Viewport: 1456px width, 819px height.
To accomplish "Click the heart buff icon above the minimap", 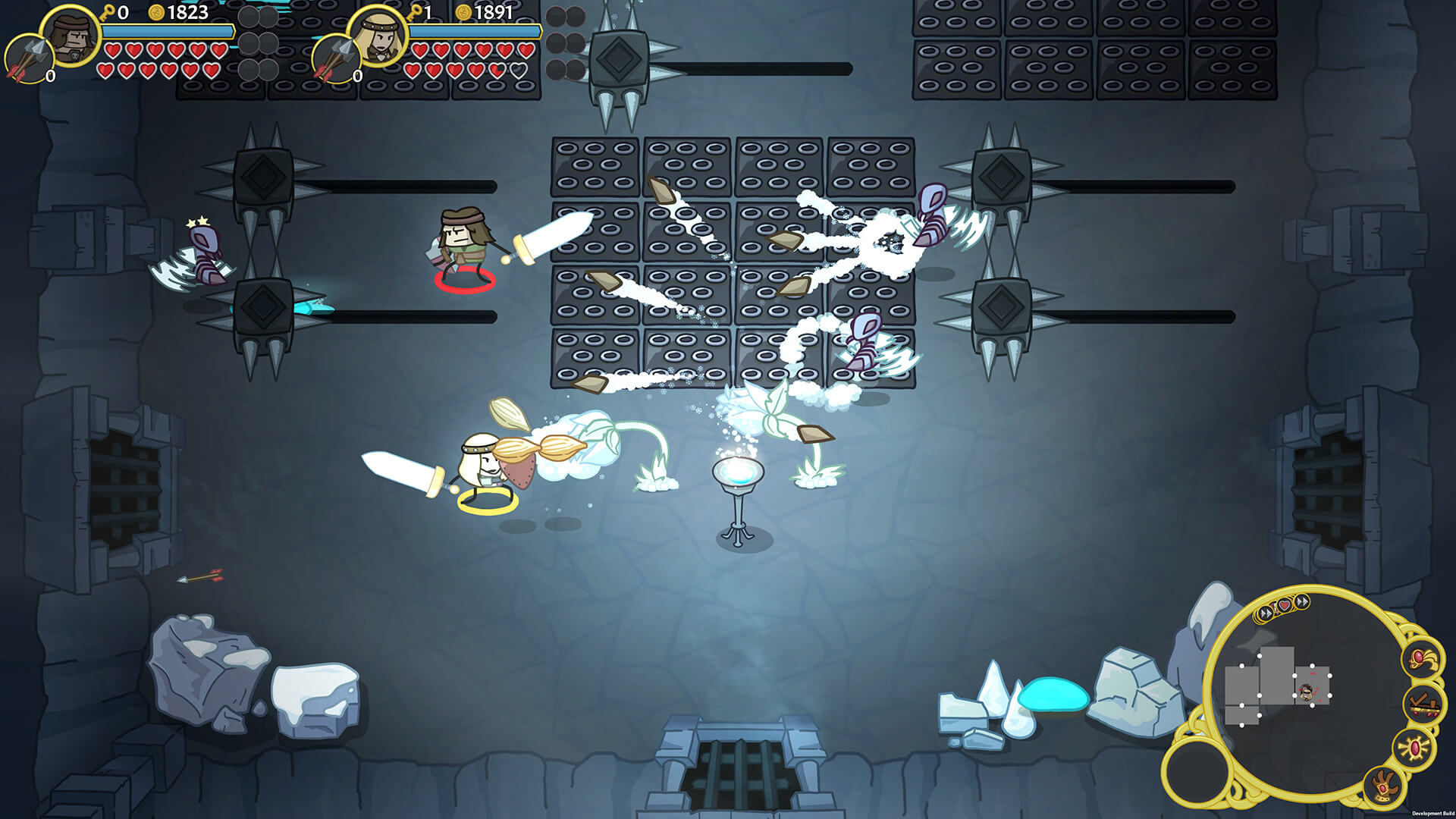I will click(1284, 606).
